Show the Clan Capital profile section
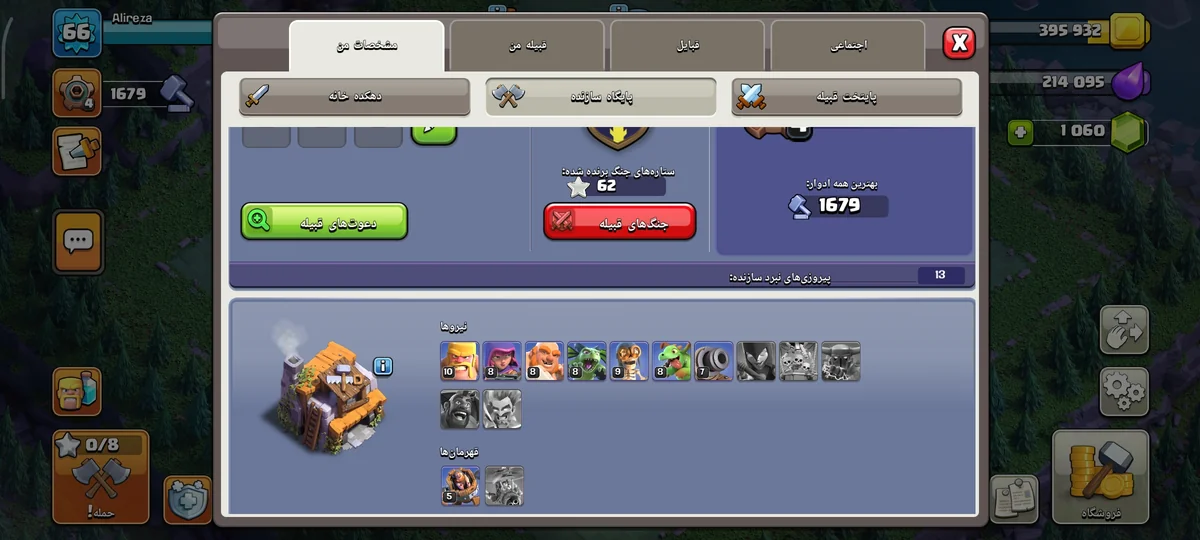This screenshot has height=540, width=1200. pyautogui.click(x=847, y=97)
